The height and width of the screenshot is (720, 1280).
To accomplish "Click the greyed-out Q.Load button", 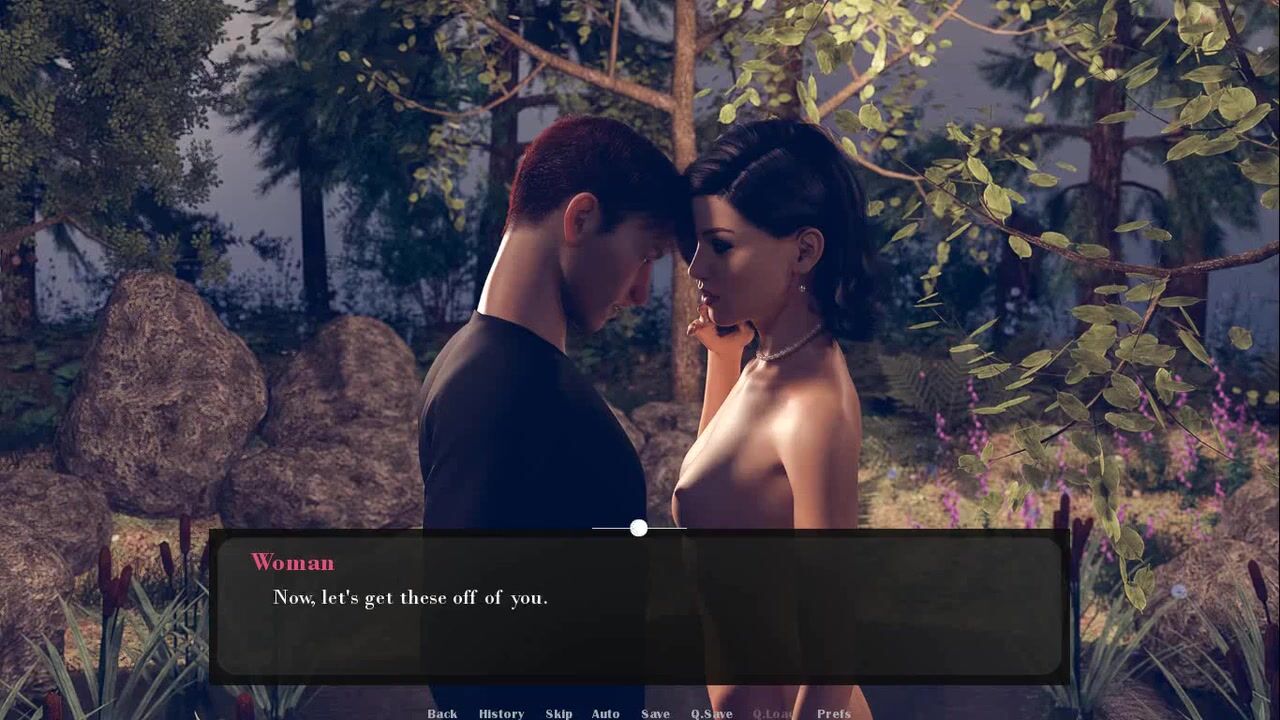I will point(773,713).
